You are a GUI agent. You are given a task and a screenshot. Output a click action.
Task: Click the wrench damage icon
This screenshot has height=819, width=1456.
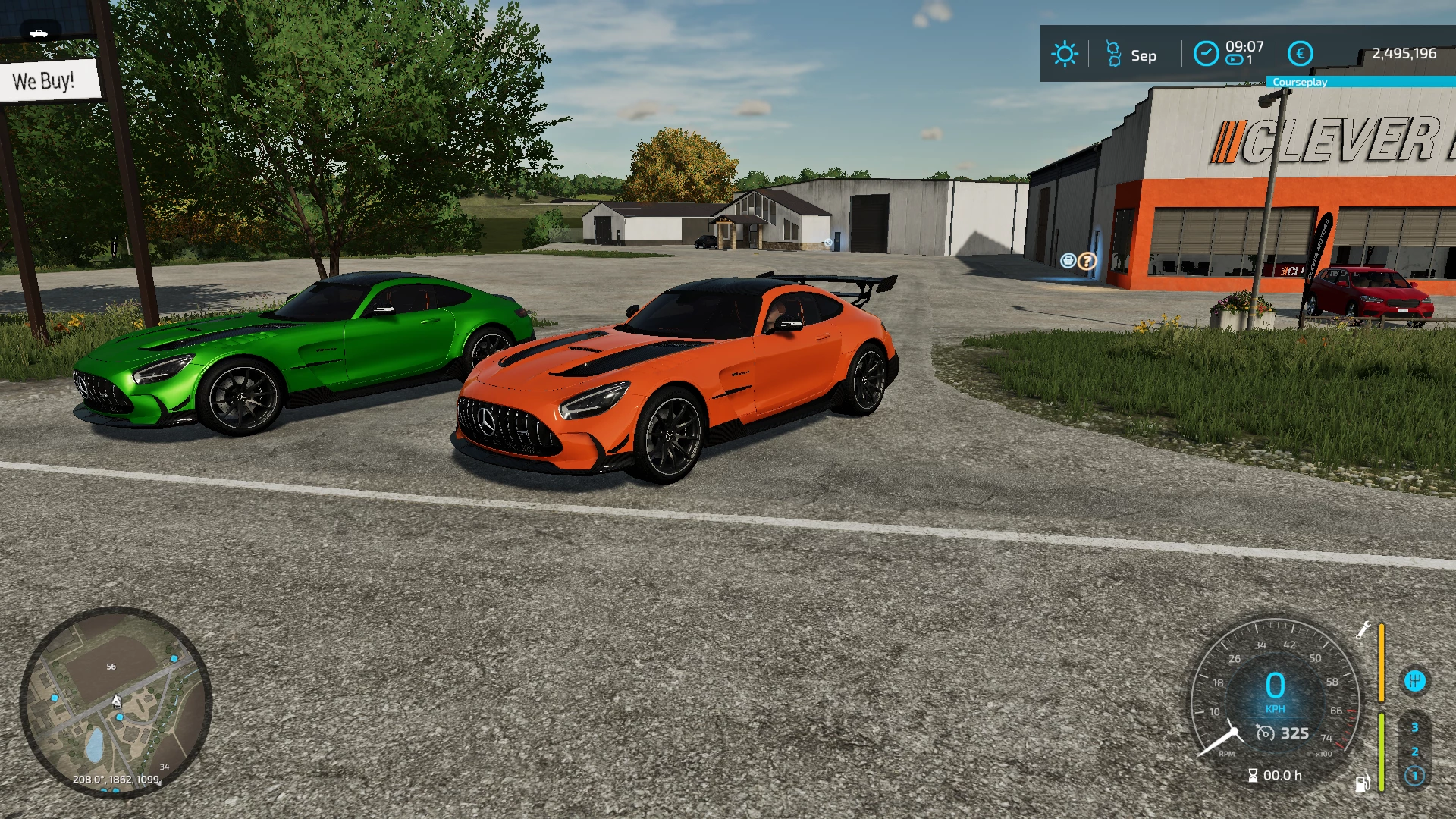click(x=1363, y=630)
